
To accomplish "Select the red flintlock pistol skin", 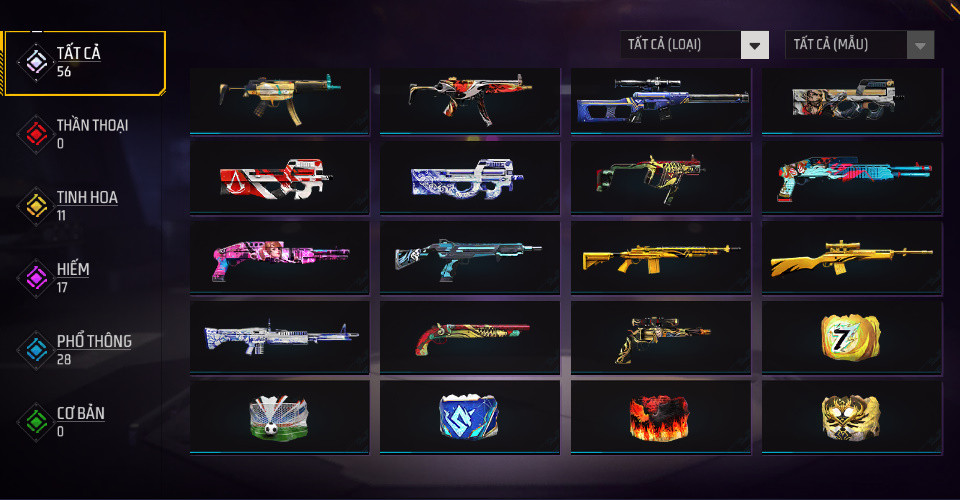I will 468,337.
